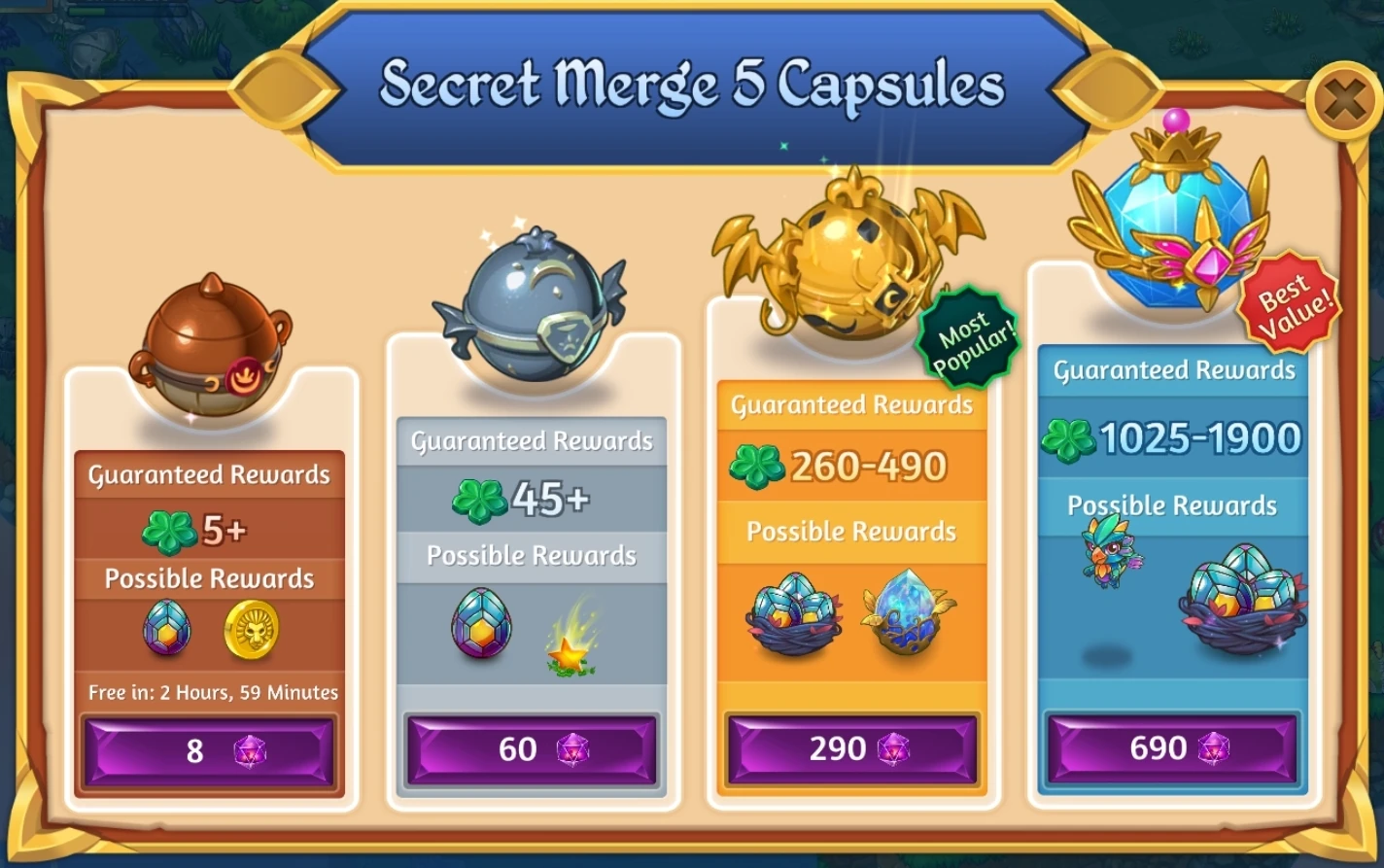This screenshot has width=1384, height=868.
Task: Open the bronze capsule for 8 gems
Action: [209, 749]
